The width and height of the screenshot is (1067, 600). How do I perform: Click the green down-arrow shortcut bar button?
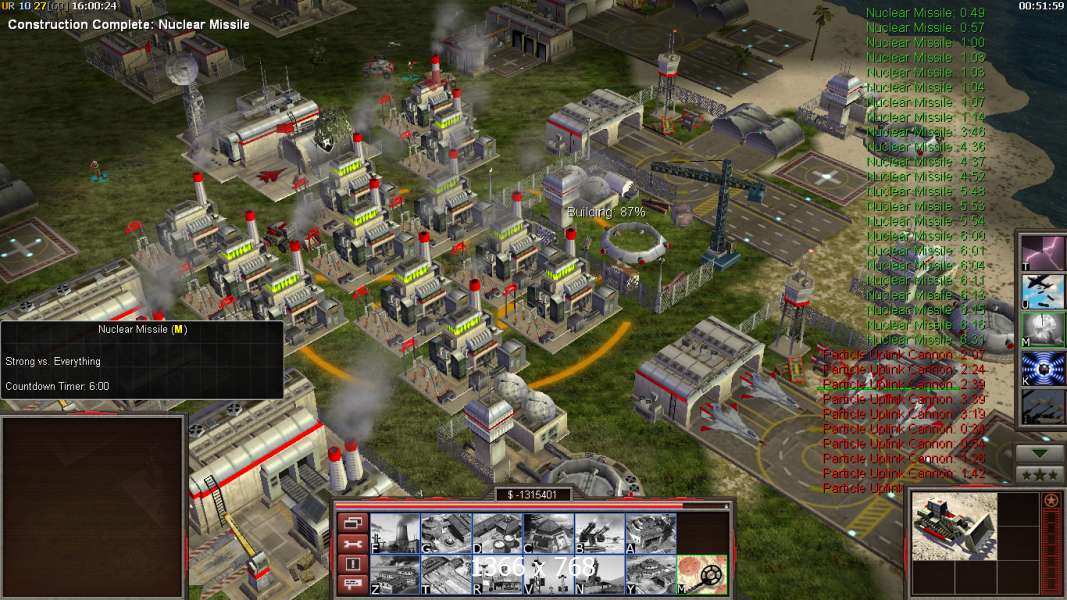point(1040,453)
